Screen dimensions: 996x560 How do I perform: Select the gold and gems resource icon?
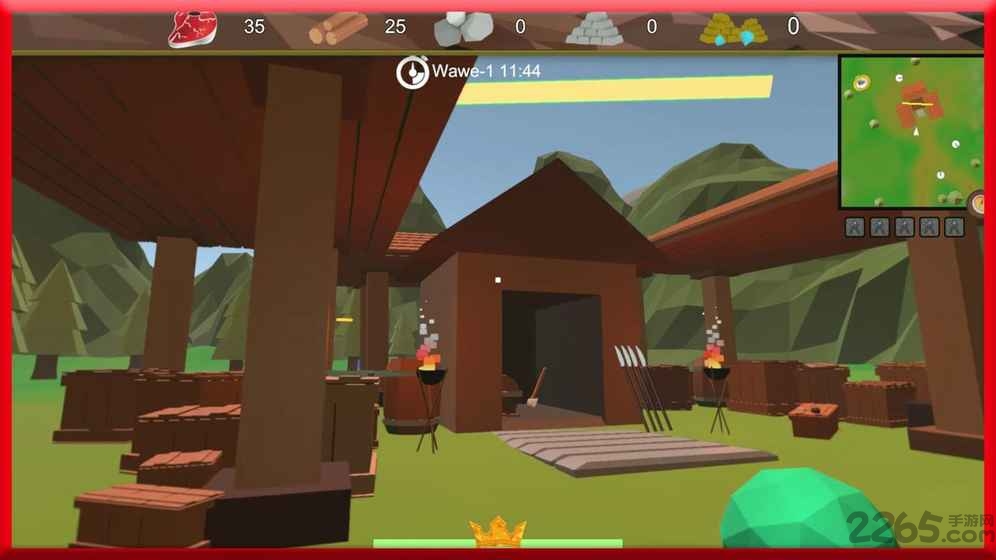coord(733,29)
